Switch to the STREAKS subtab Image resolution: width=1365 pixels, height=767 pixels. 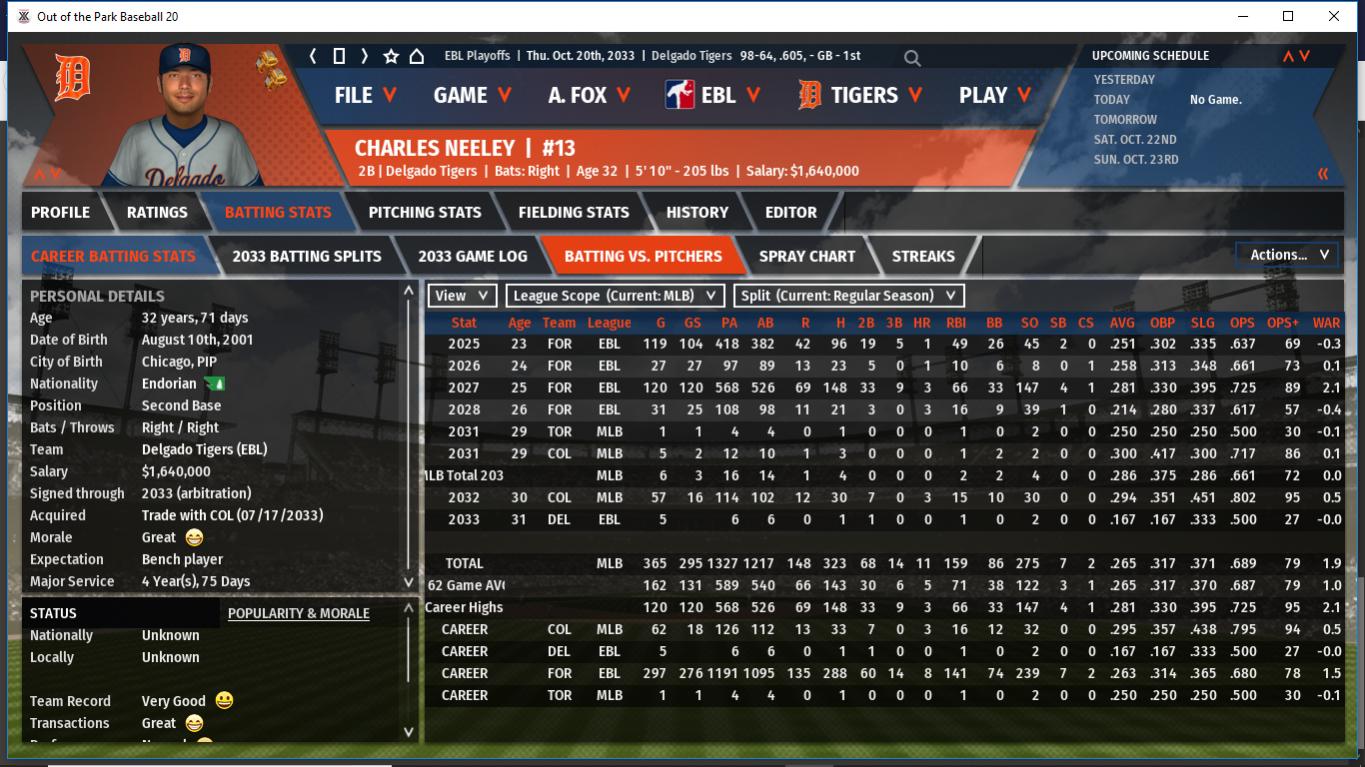923,256
